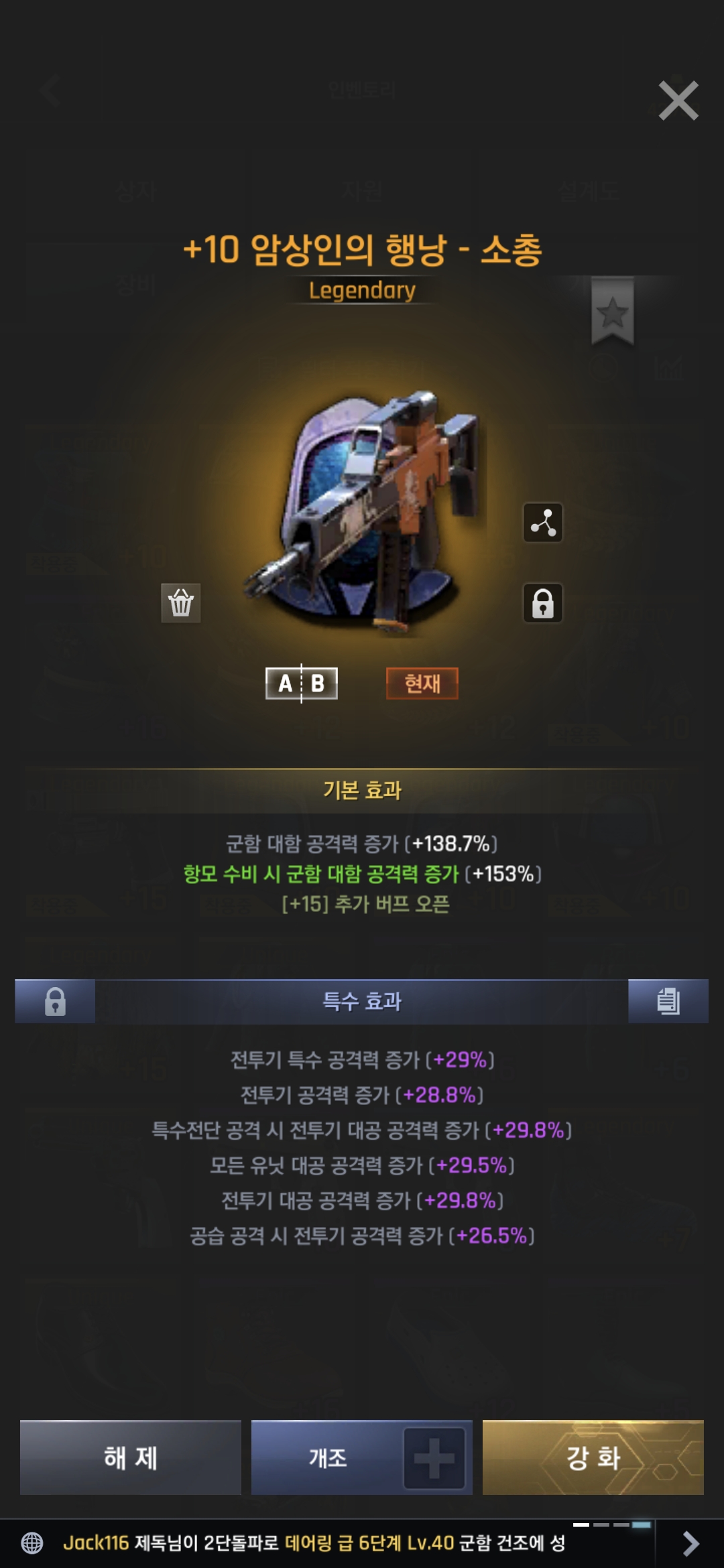Upgrade the item with 강화
Screen dimensions: 724x1568
point(593,1458)
